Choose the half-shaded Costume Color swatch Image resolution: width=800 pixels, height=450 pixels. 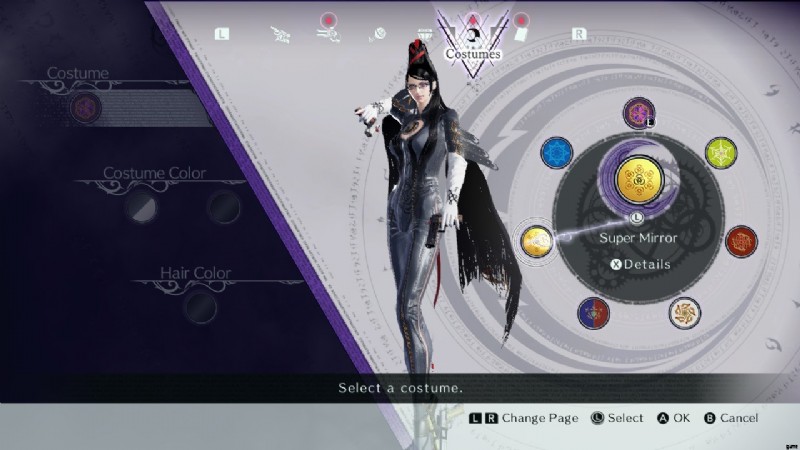pyautogui.click(x=141, y=207)
